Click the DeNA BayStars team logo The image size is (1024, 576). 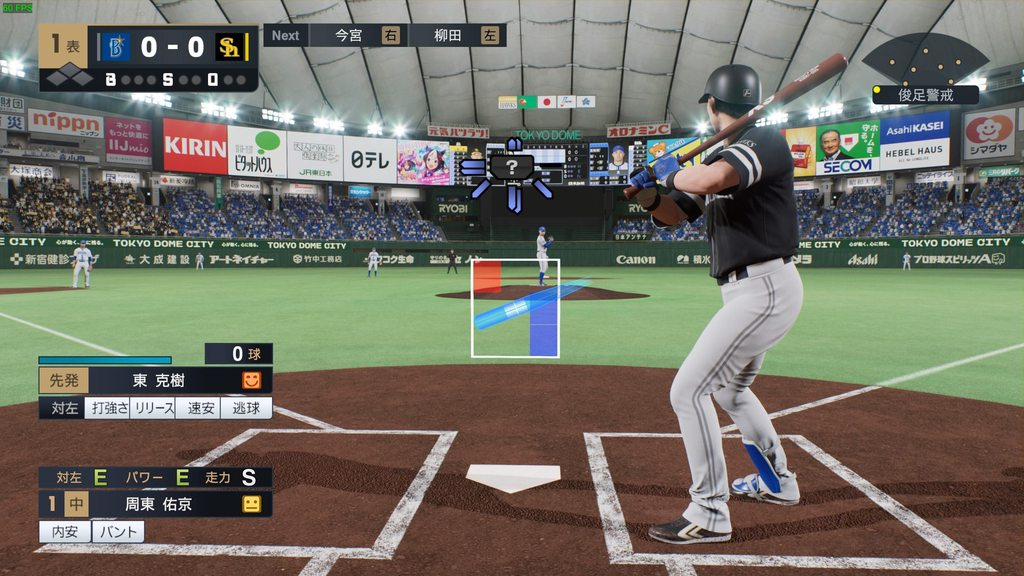pos(114,47)
